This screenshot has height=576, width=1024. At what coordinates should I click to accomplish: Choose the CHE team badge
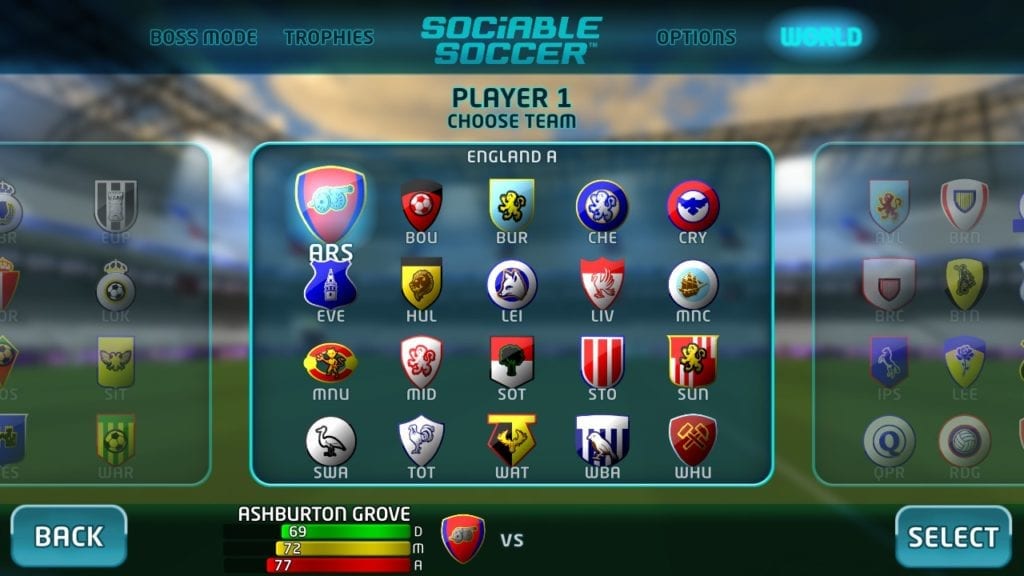(x=602, y=206)
